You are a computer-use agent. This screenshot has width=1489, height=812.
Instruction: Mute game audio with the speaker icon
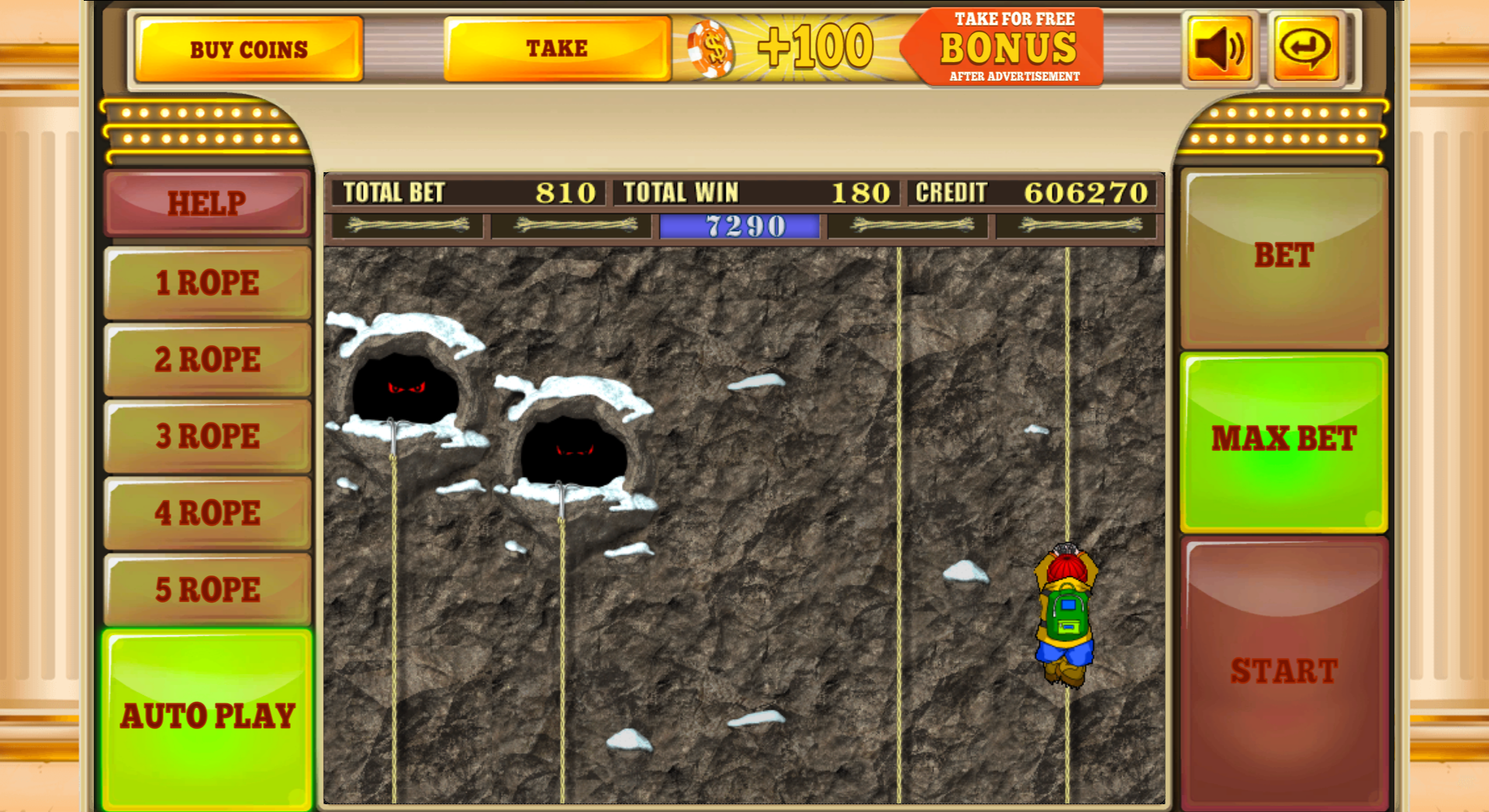tap(1218, 47)
